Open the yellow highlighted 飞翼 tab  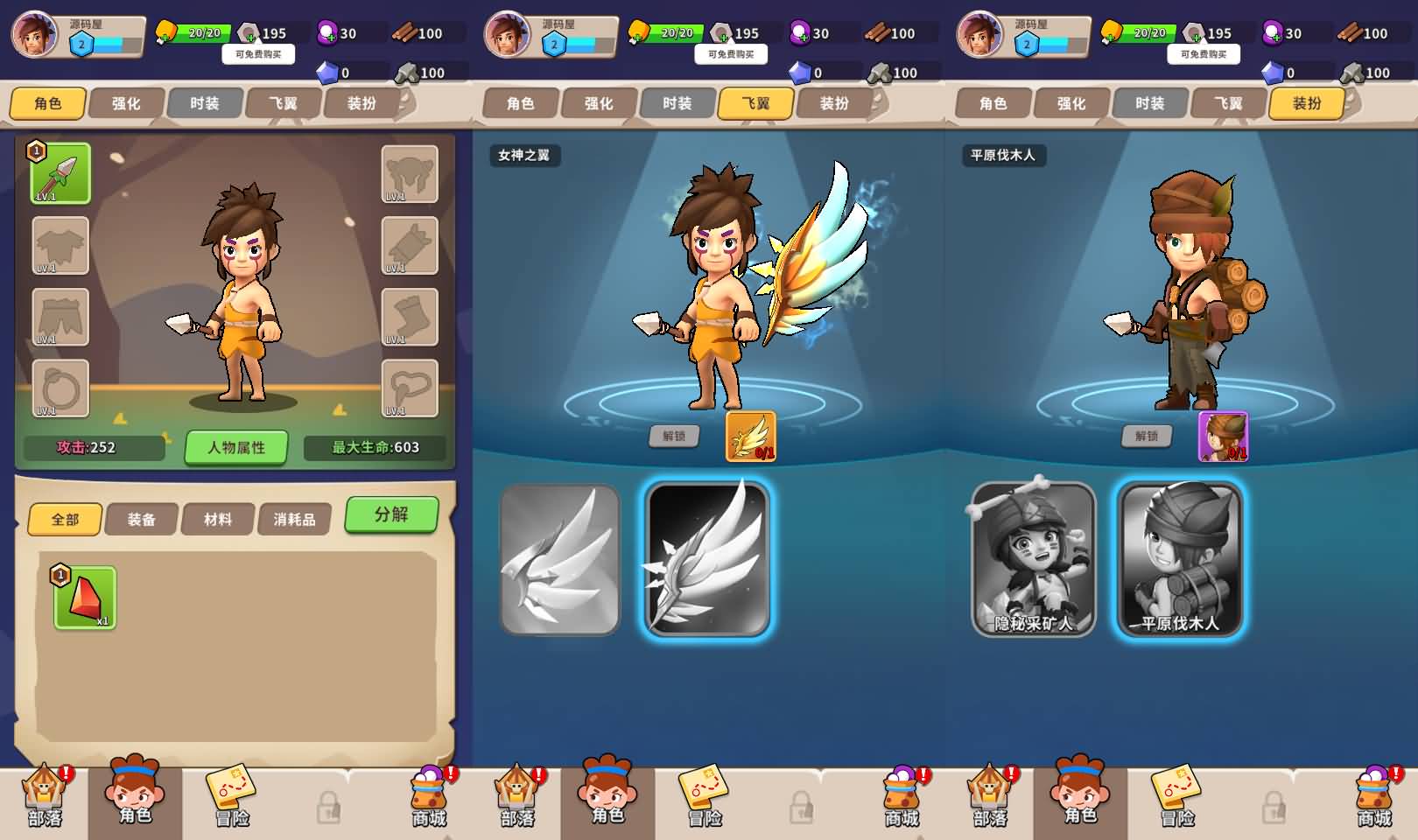coord(755,103)
